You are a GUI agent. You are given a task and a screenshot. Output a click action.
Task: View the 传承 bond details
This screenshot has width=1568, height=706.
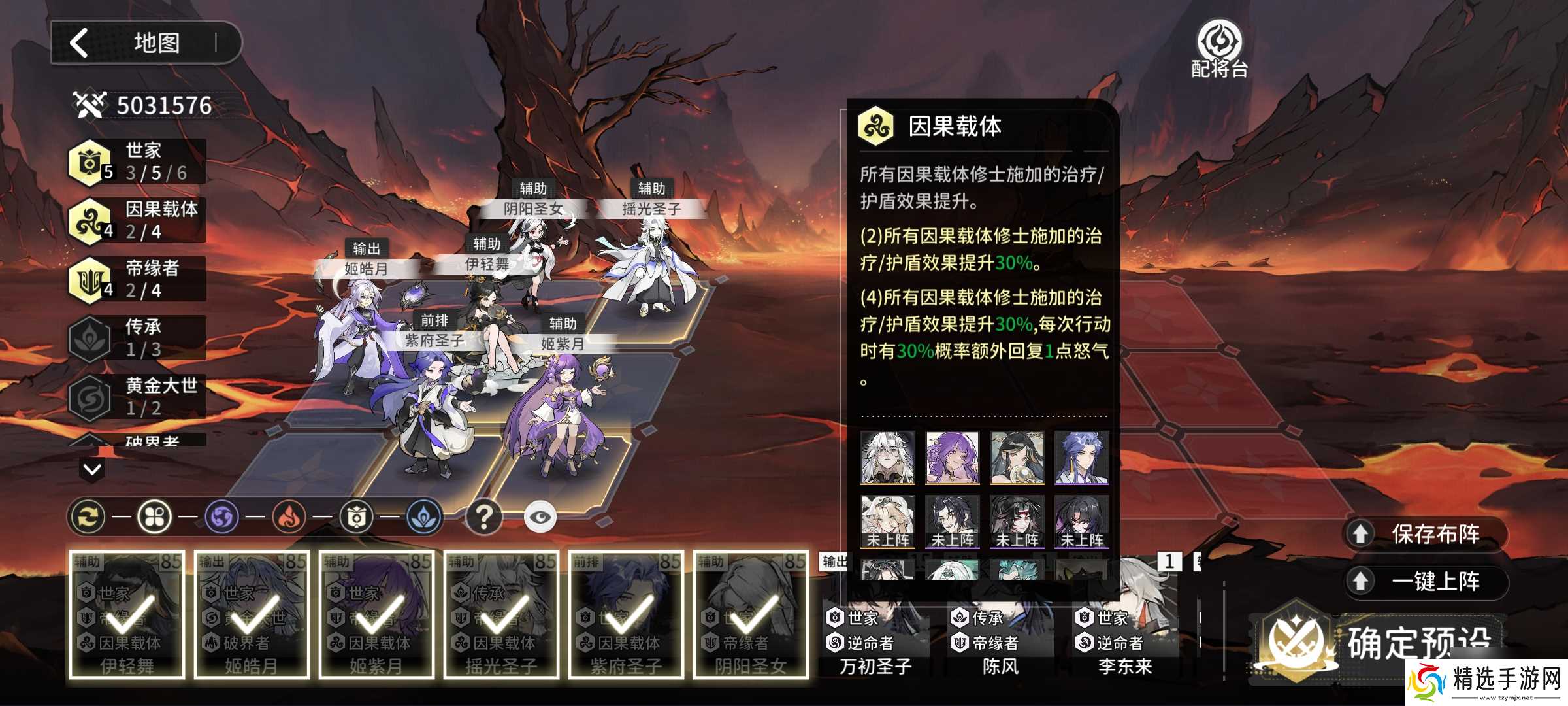pos(138,338)
